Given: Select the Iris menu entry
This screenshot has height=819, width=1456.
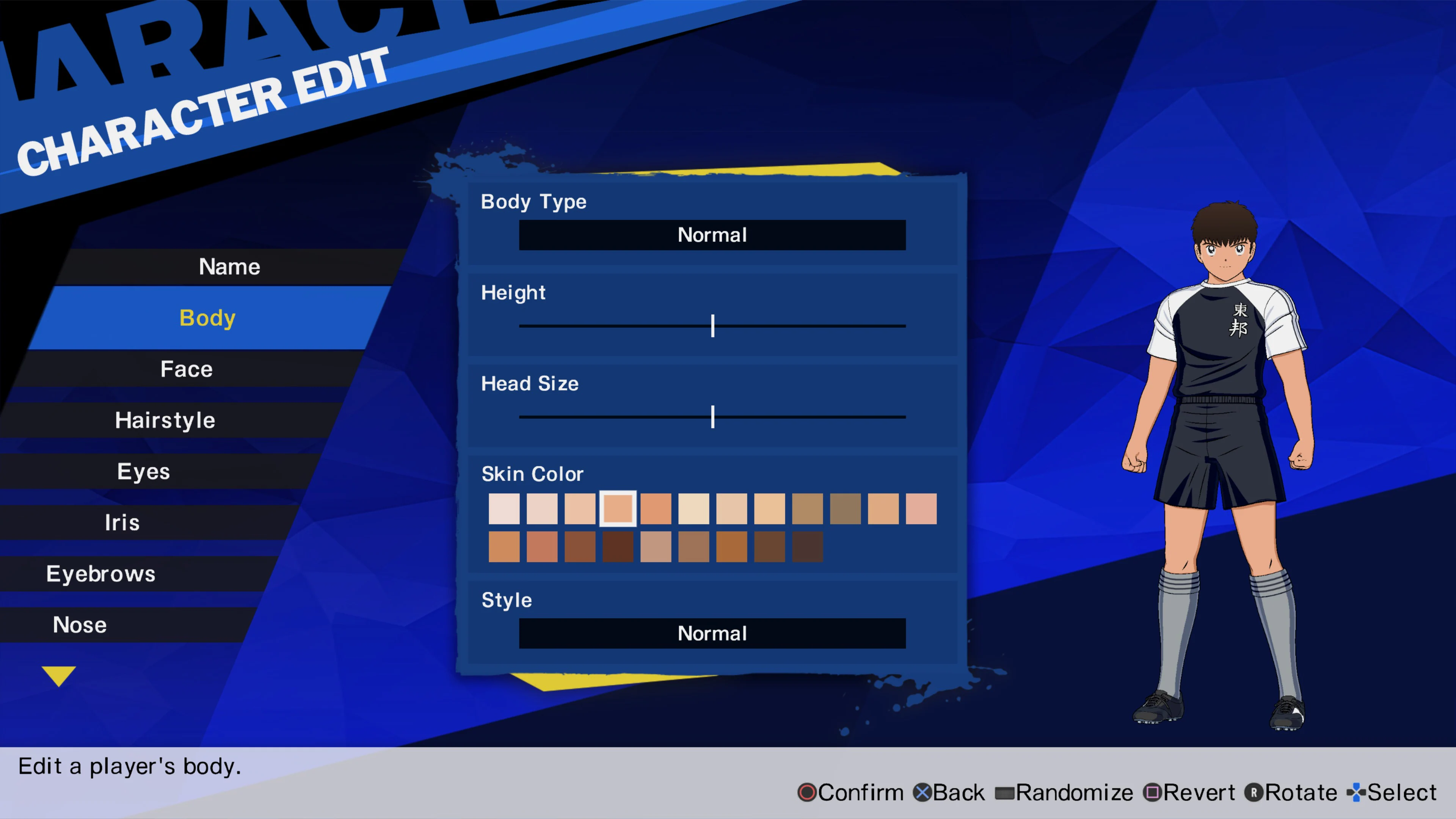Looking at the screenshot, I should click(x=122, y=522).
